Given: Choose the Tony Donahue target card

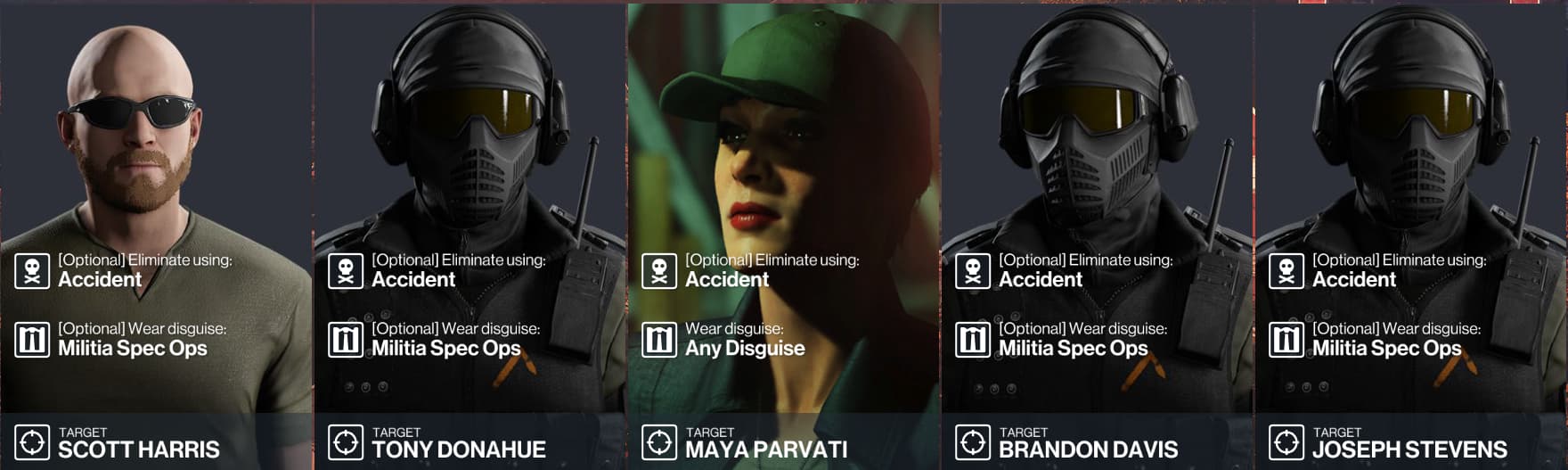Looking at the screenshot, I should pyautogui.click(x=470, y=235).
